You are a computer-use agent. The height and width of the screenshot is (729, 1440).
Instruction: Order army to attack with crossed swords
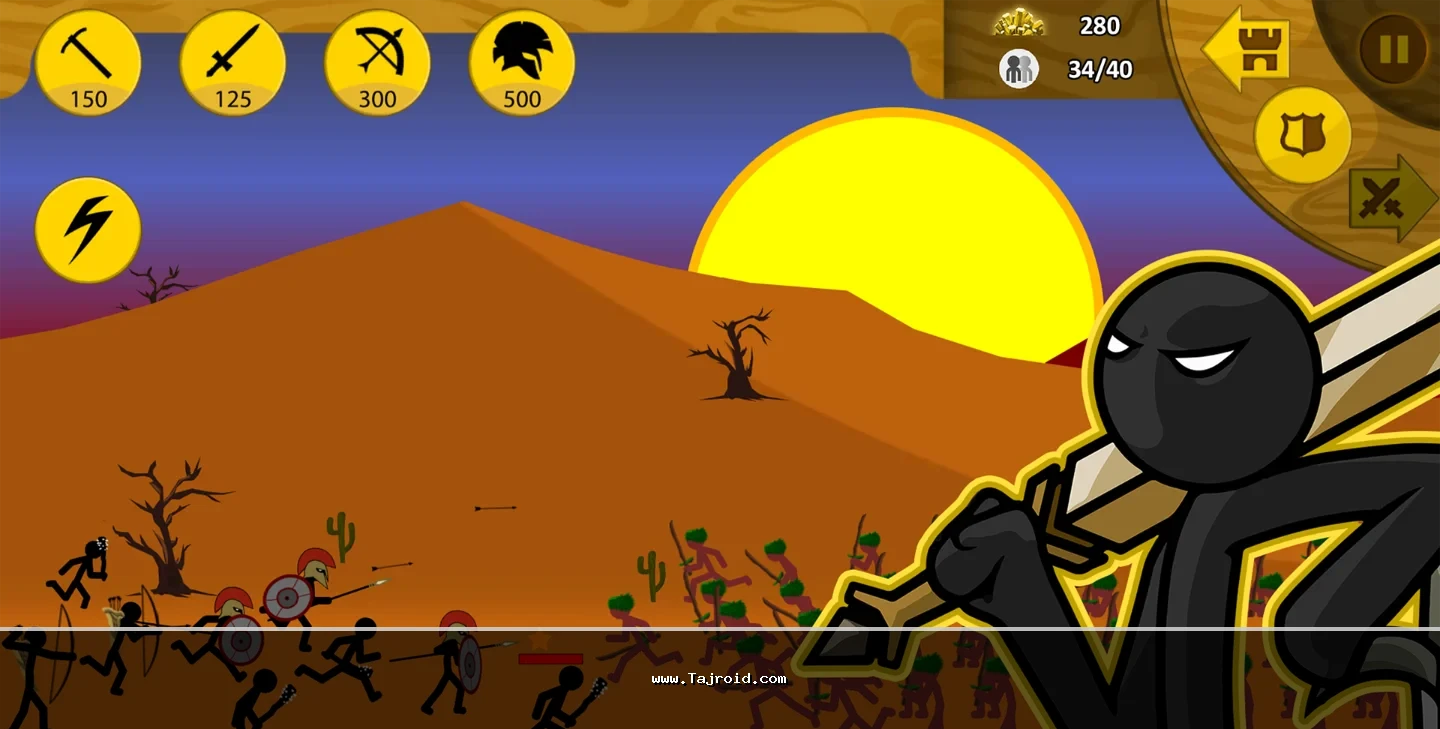(x=1387, y=198)
